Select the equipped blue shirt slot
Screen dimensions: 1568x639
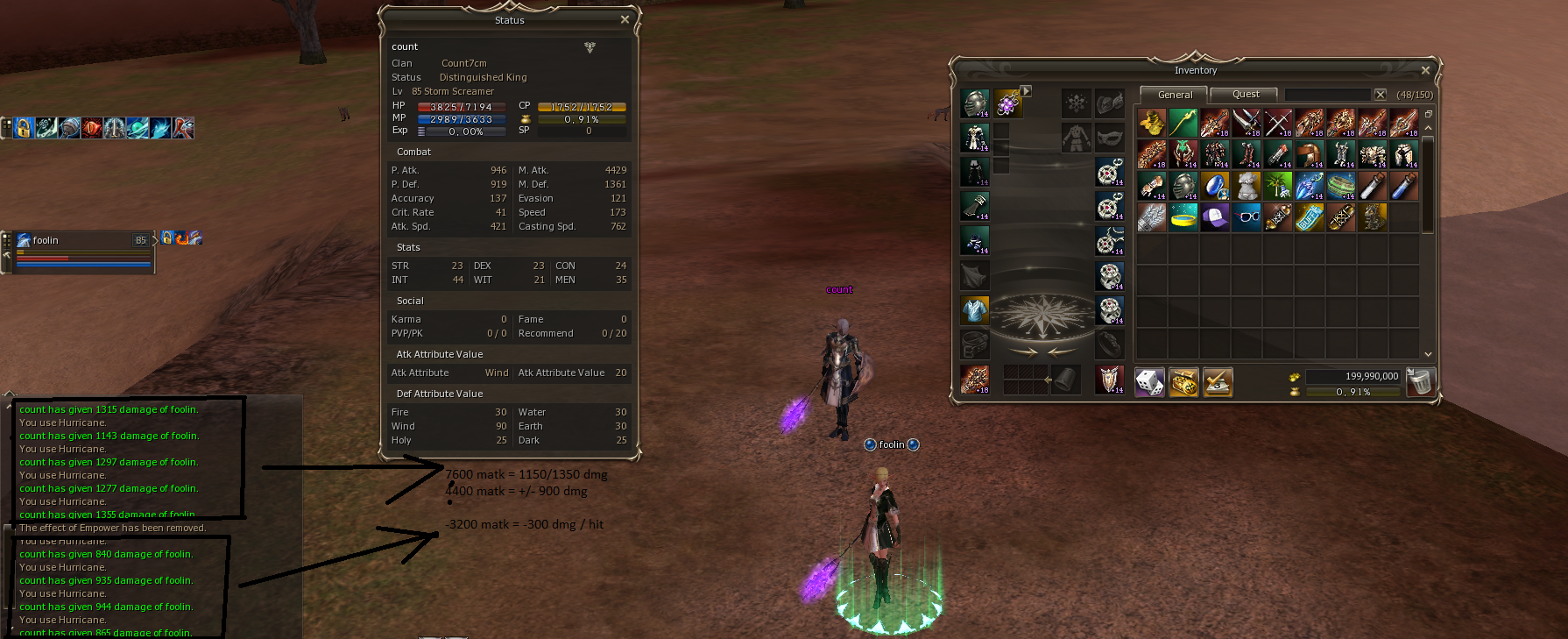tap(975, 309)
